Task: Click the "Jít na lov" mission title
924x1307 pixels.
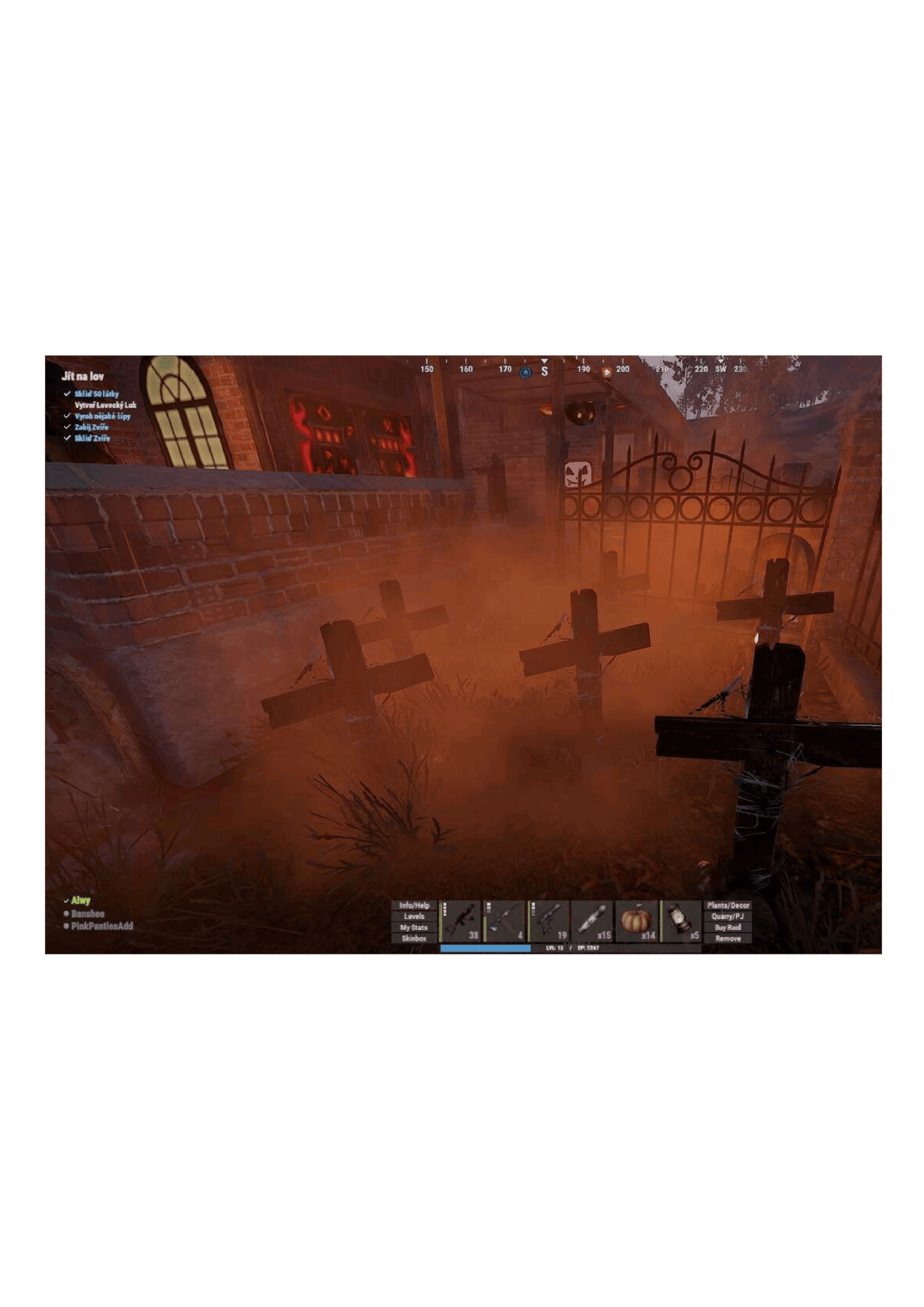Action: point(82,376)
